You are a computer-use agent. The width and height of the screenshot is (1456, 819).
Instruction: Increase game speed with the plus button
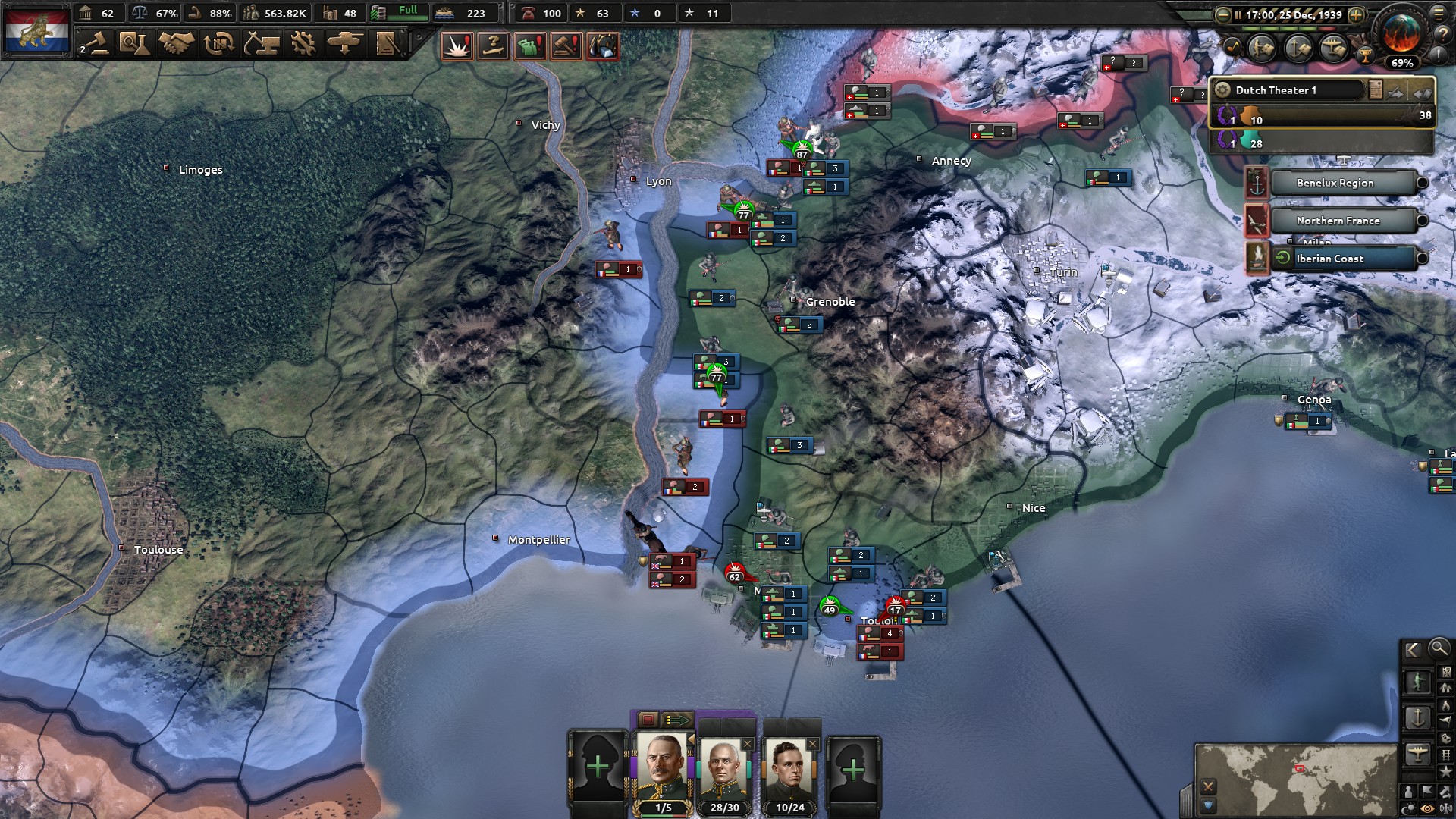pyautogui.click(x=1356, y=14)
